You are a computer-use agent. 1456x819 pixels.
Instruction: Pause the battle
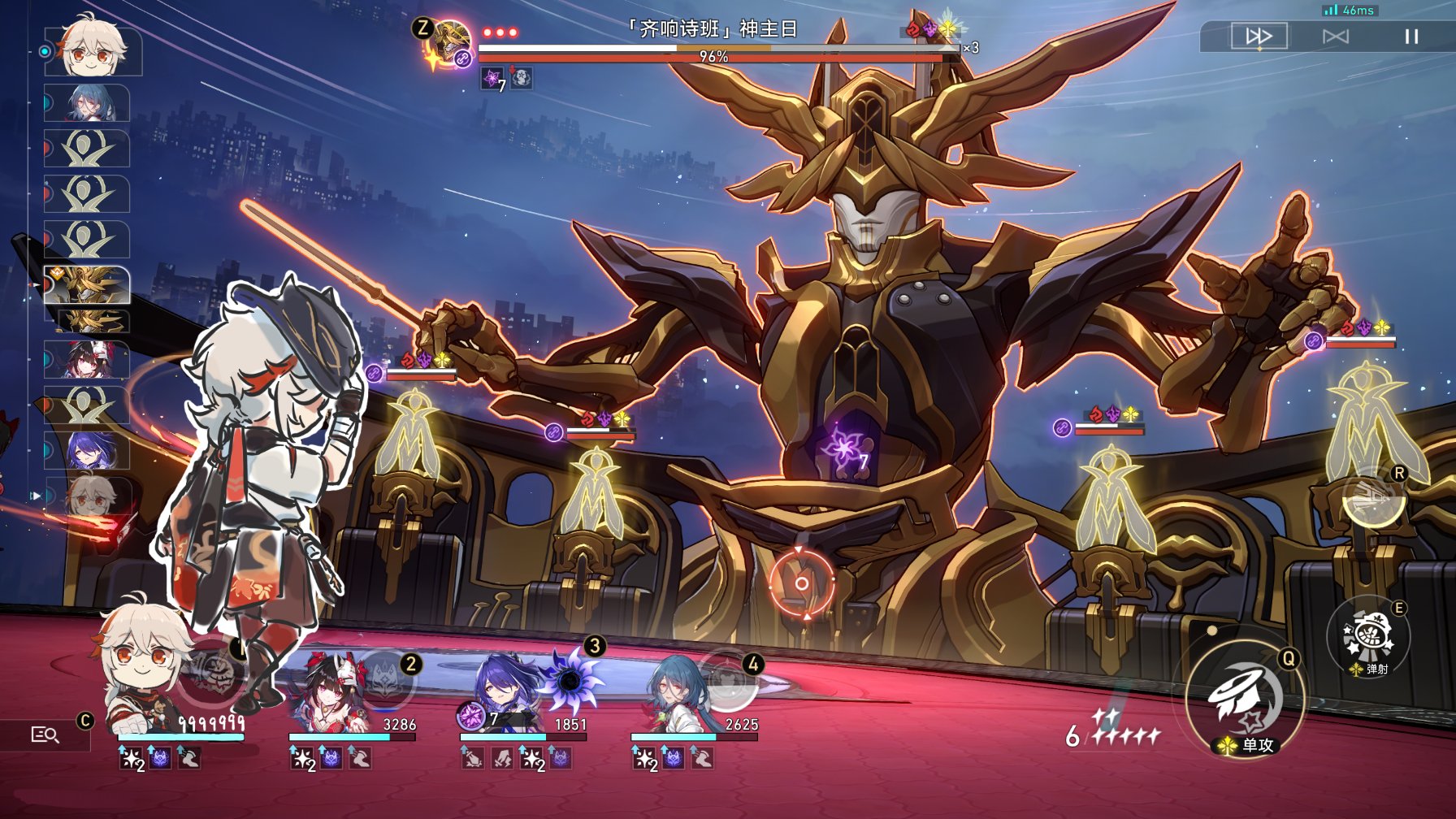1411,37
